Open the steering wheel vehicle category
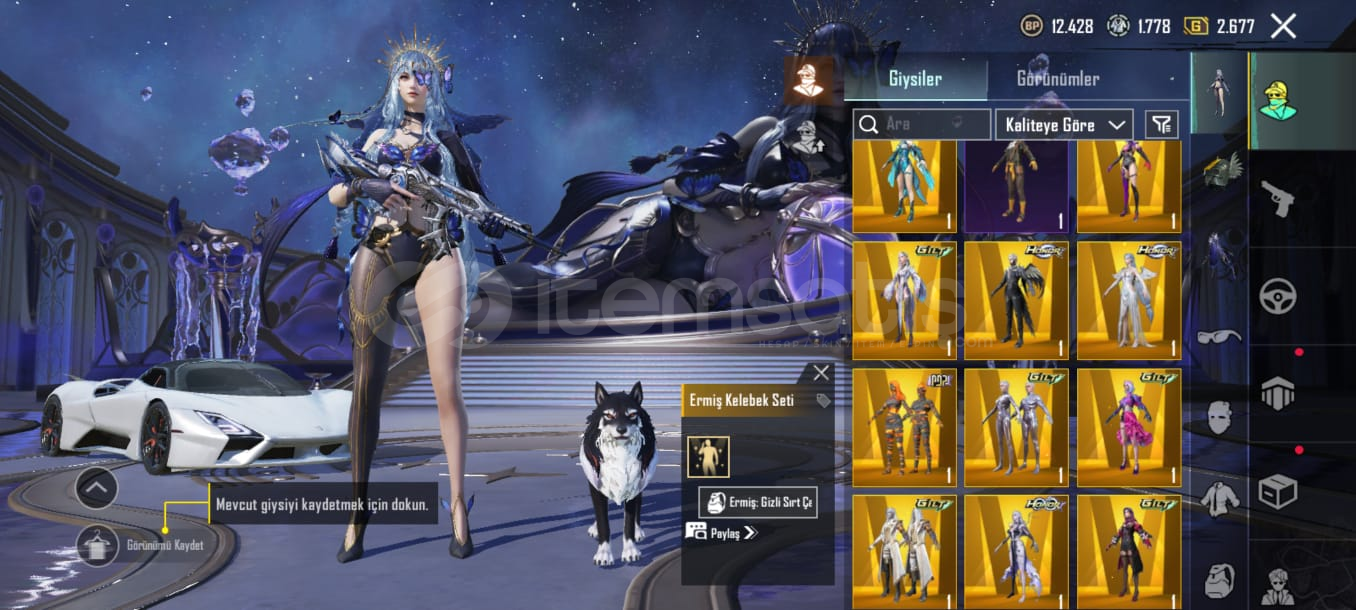Screen dimensions: 1356x610 click(1277, 295)
